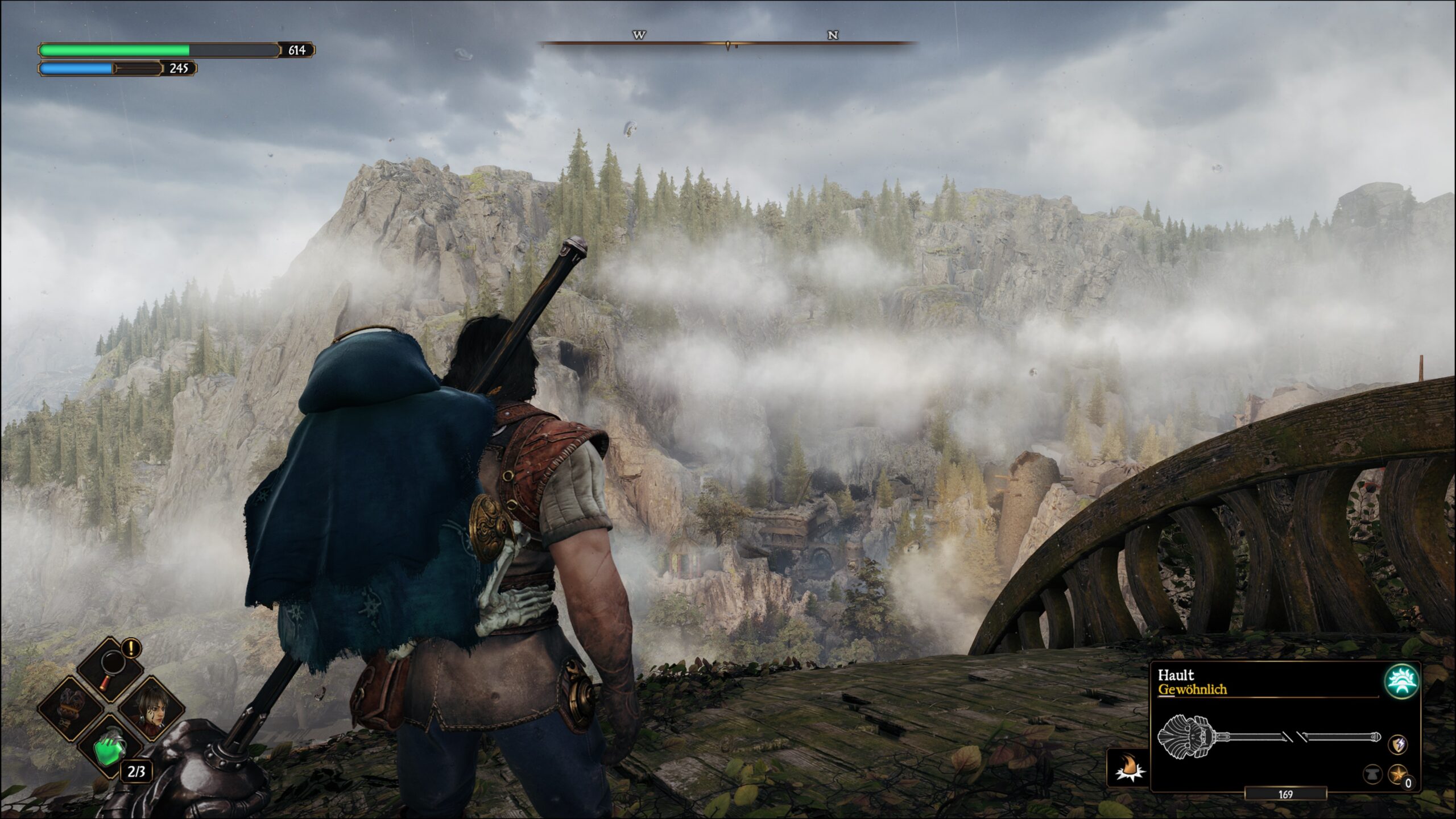Use the green healing potion slot
Image resolution: width=1456 pixels, height=819 pixels.
pos(110,748)
